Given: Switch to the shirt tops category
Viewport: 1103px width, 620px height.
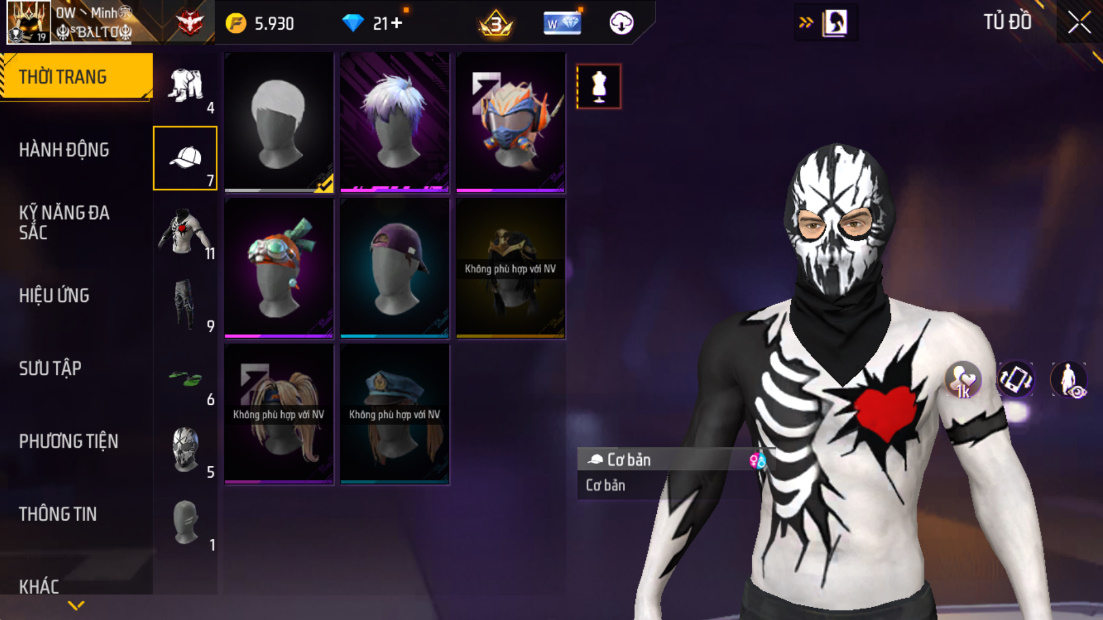Looking at the screenshot, I should click(185, 232).
